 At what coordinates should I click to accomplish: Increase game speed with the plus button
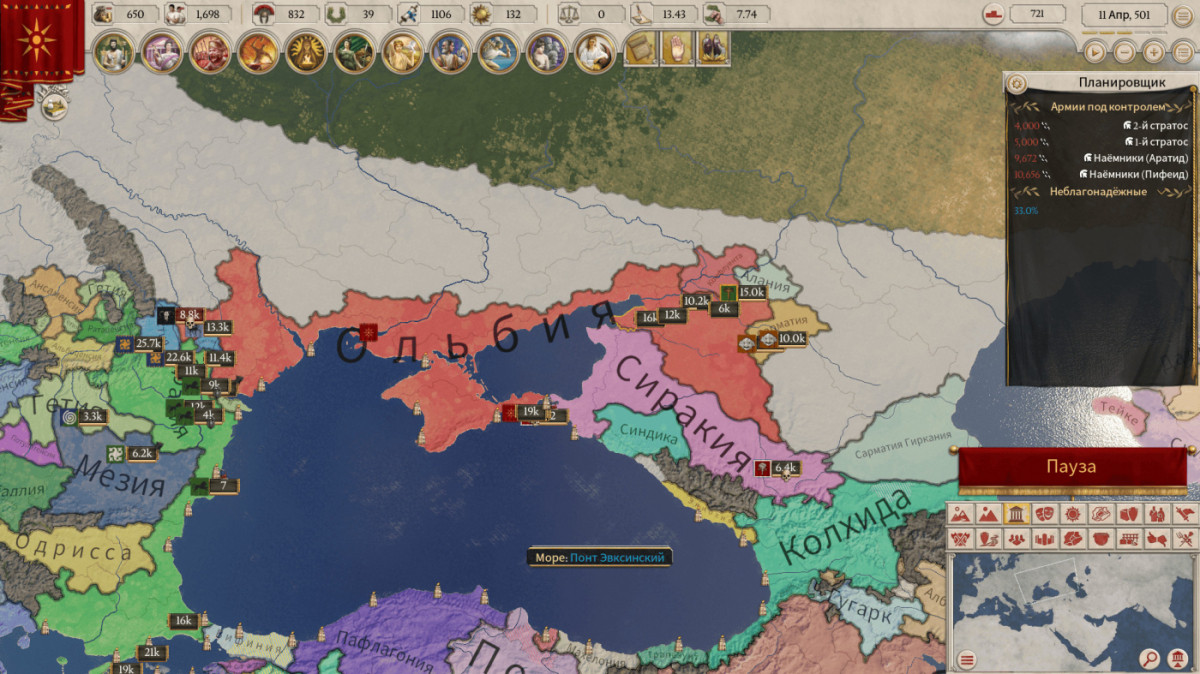click(x=1154, y=51)
